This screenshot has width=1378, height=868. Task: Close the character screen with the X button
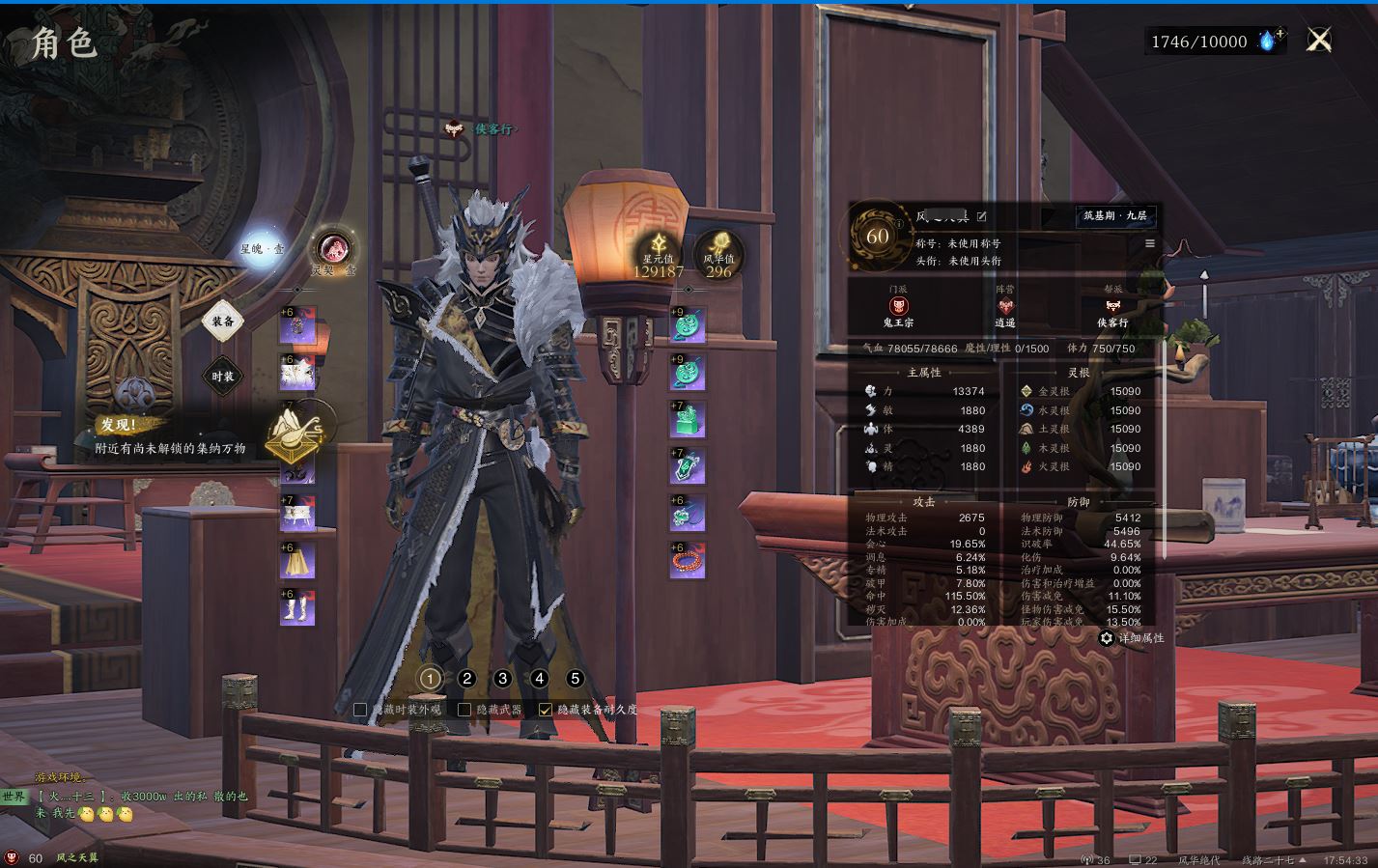1319,40
